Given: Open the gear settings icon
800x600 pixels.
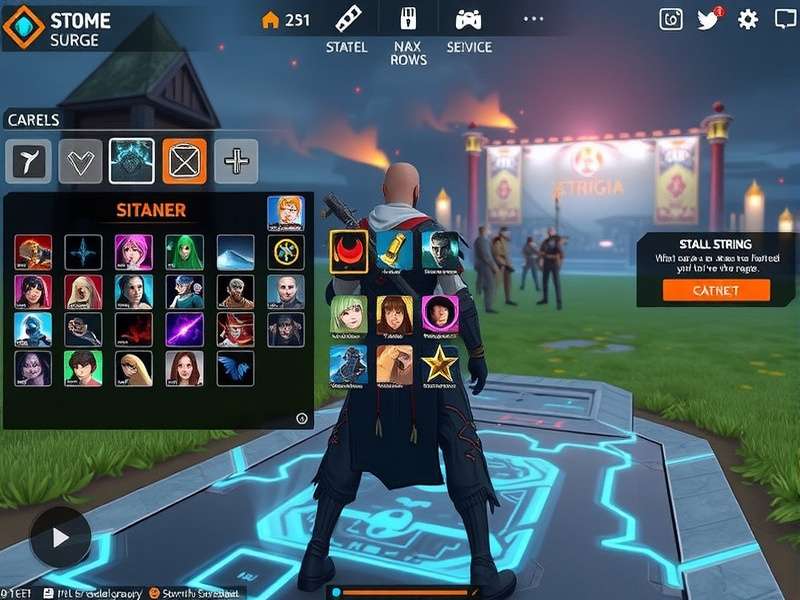Looking at the screenshot, I should coord(747,19).
